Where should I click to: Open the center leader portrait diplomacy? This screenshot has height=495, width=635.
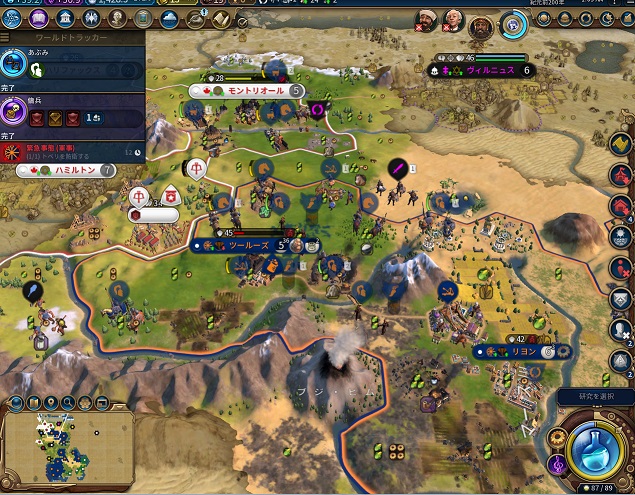(452, 20)
